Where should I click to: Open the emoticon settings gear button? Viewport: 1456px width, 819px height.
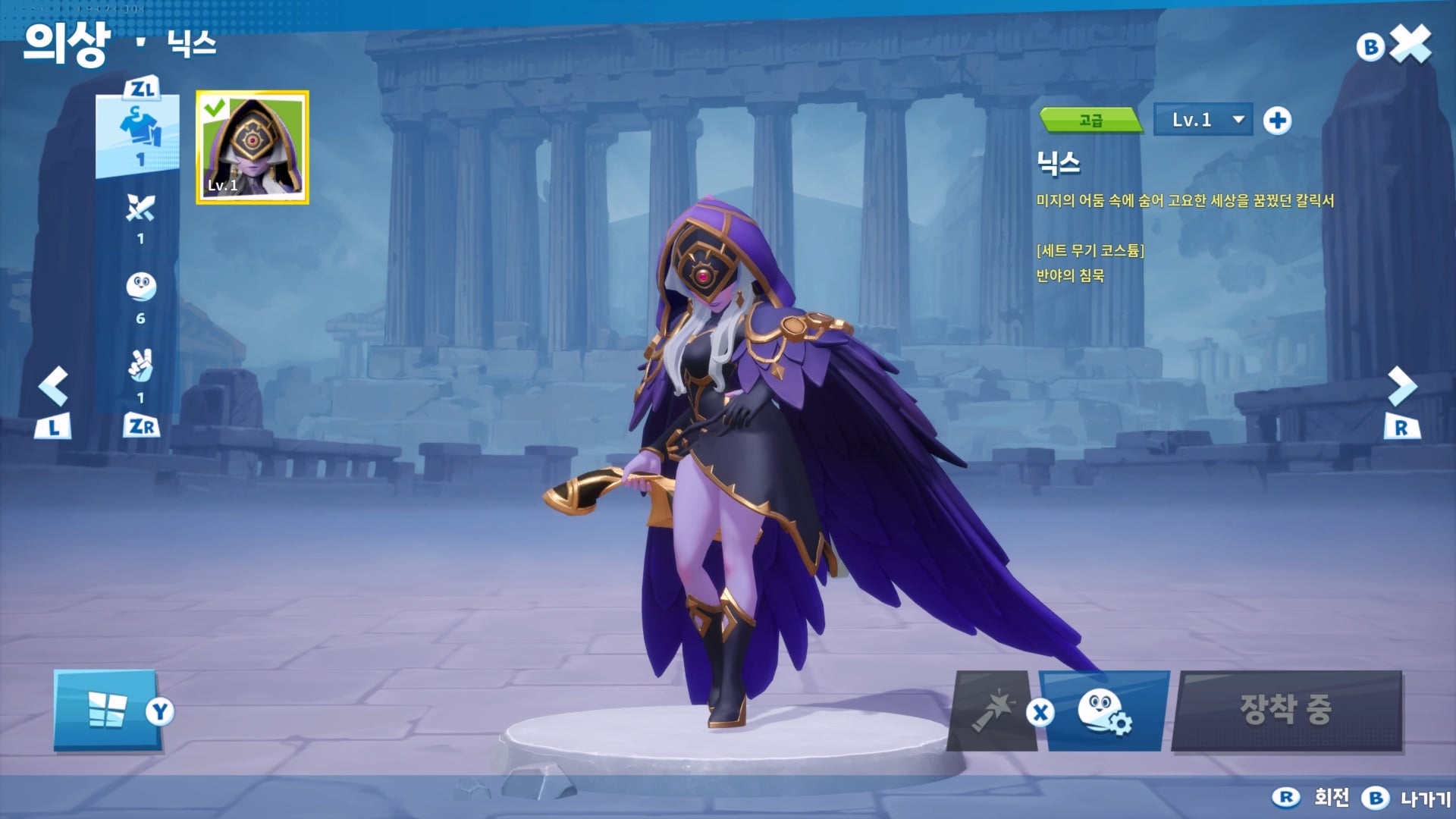click(x=1104, y=711)
